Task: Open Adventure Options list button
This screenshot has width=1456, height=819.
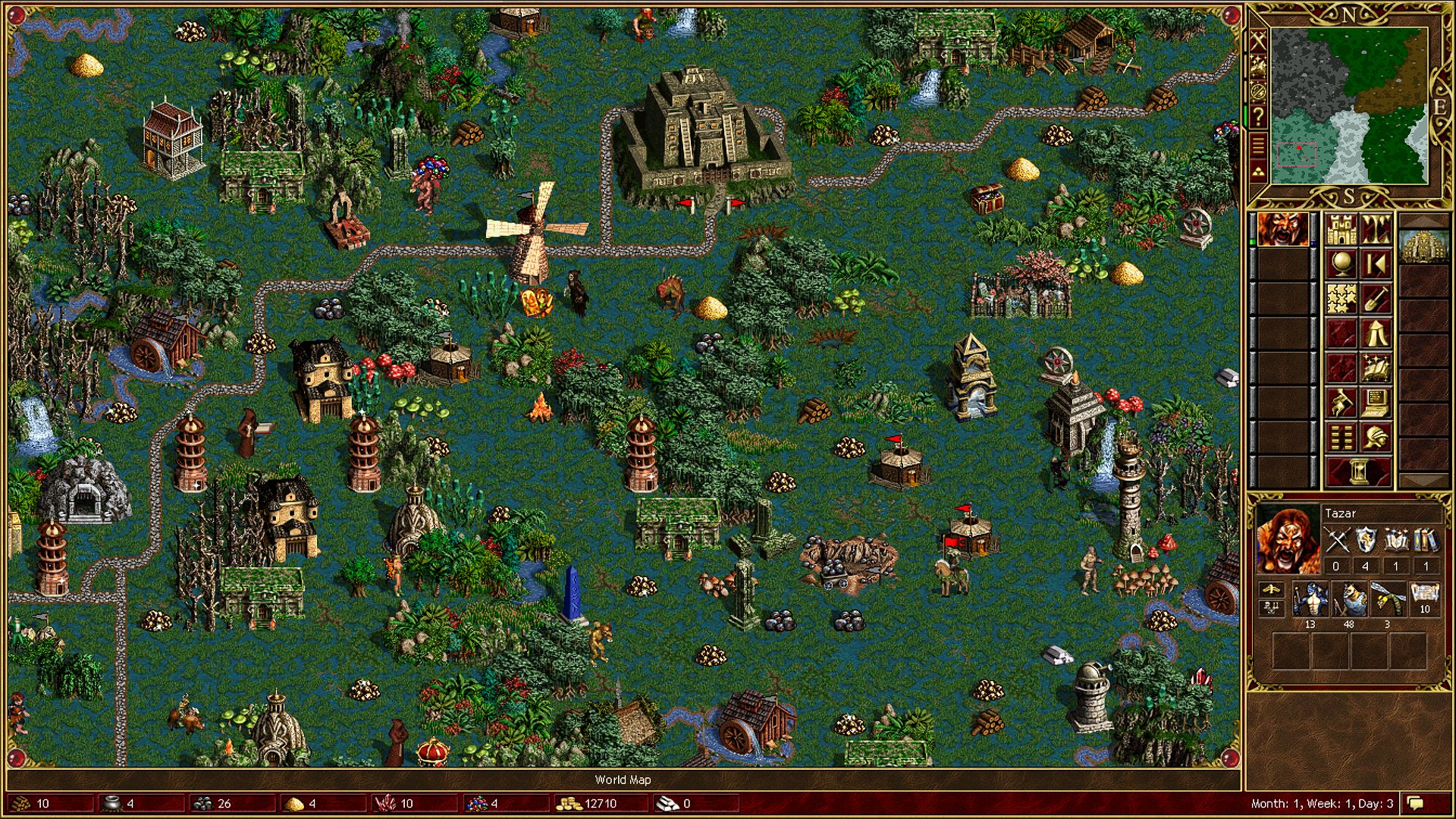Action: click(1341, 438)
